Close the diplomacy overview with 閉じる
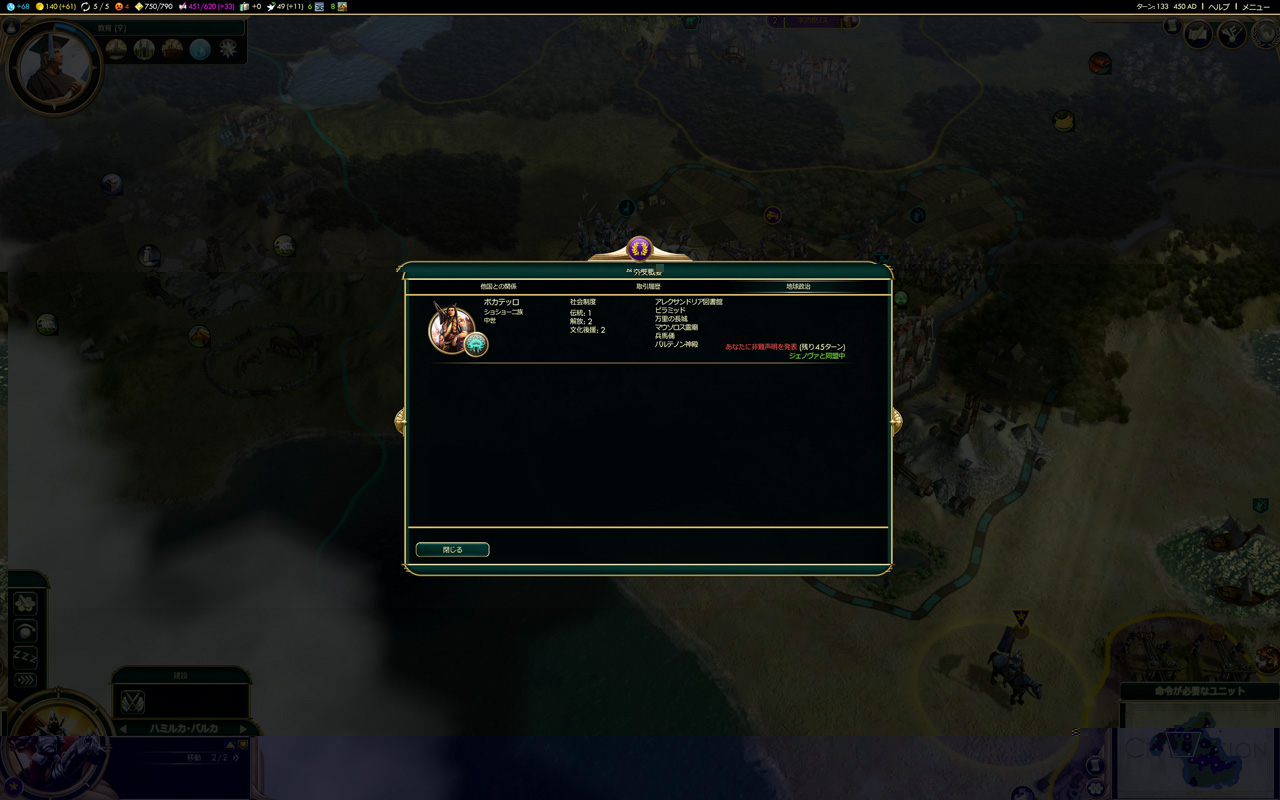Viewport: 1280px width, 800px height. pos(452,549)
